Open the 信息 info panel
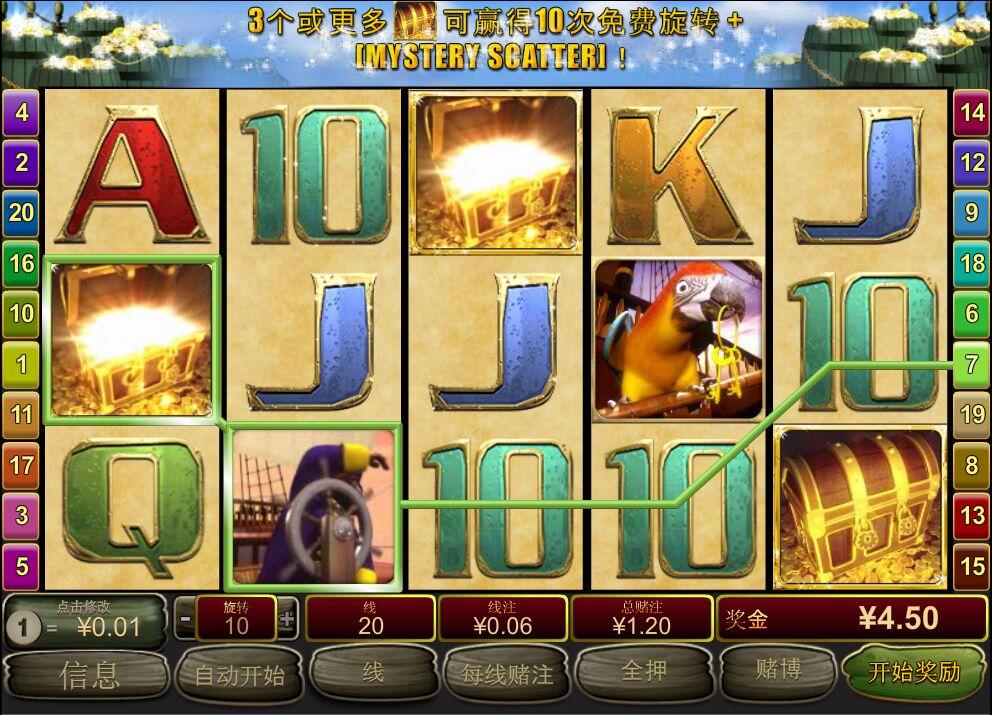This screenshot has width=992, height=715. click(88, 675)
